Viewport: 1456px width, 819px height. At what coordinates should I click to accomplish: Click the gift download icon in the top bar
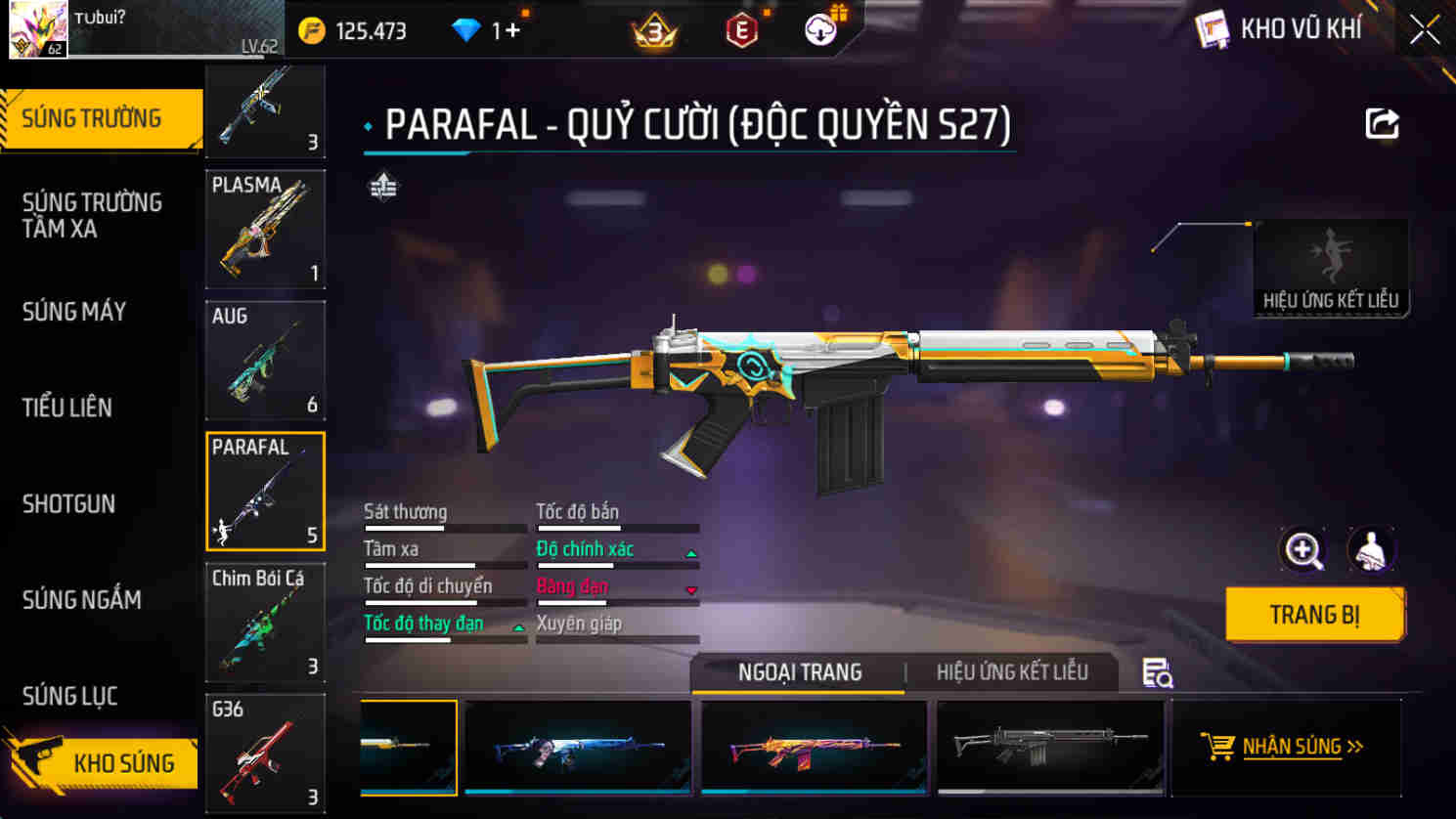[821, 28]
